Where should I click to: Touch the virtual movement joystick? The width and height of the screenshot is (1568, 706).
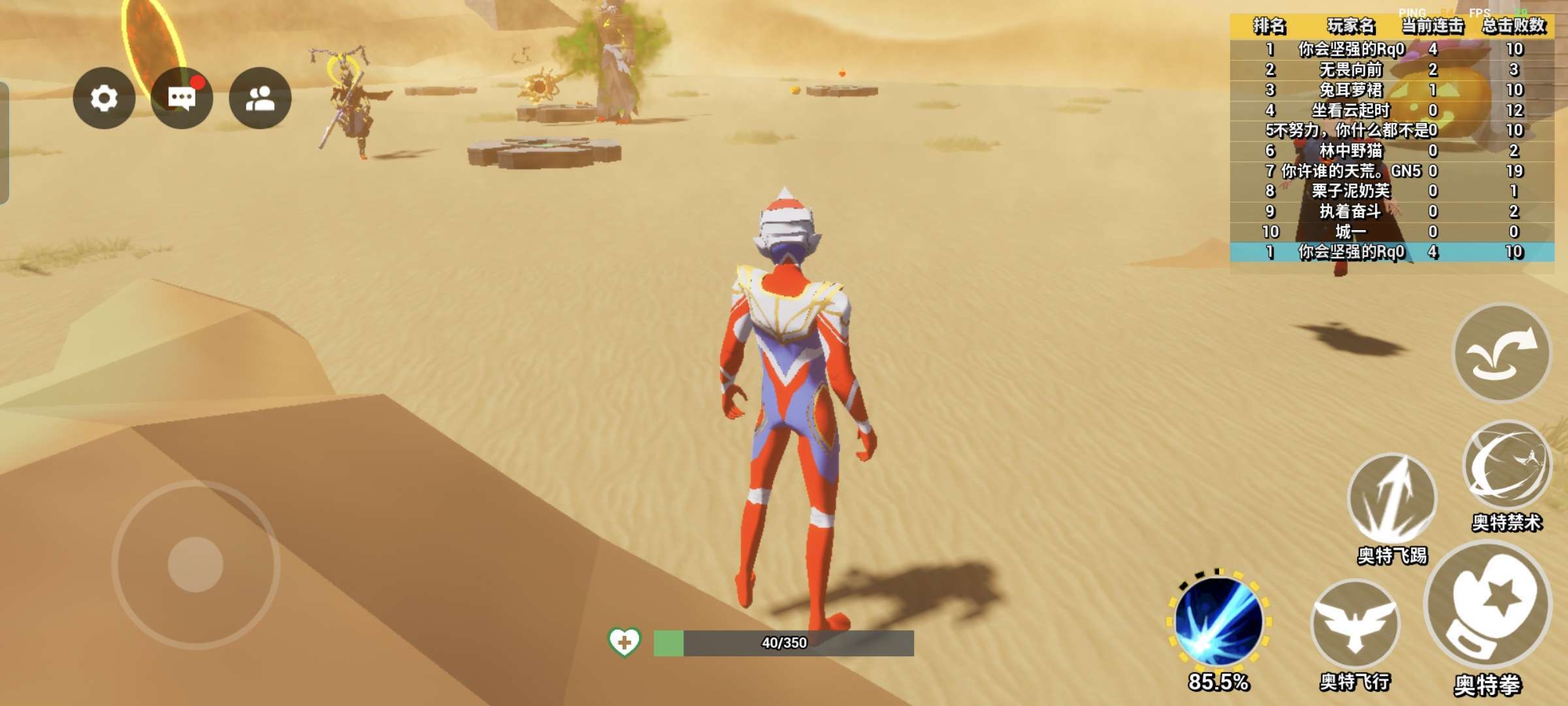coord(195,564)
